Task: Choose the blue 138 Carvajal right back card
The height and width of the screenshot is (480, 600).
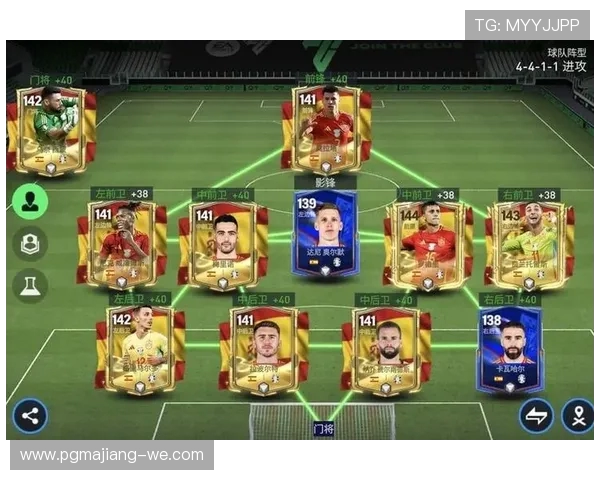Action: pyautogui.click(x=508, y=349)
